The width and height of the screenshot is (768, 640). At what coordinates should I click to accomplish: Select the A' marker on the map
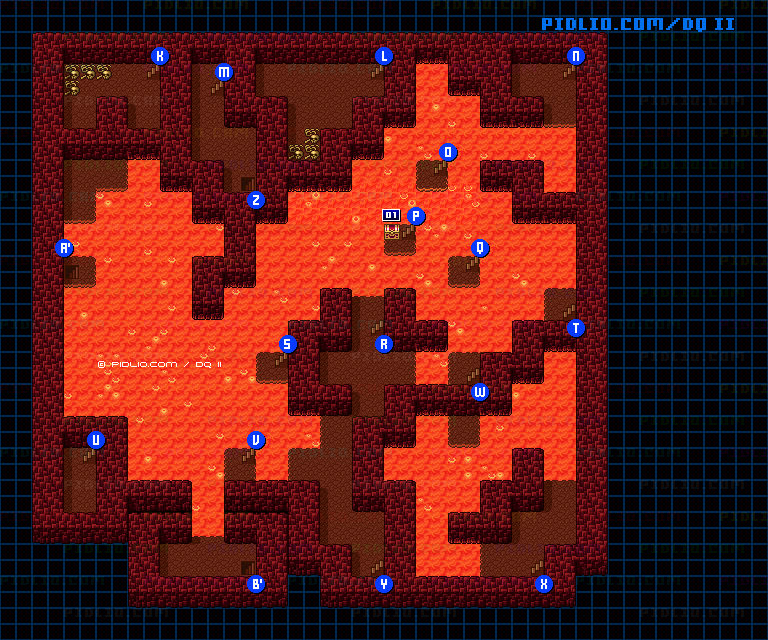coord(65,248)
